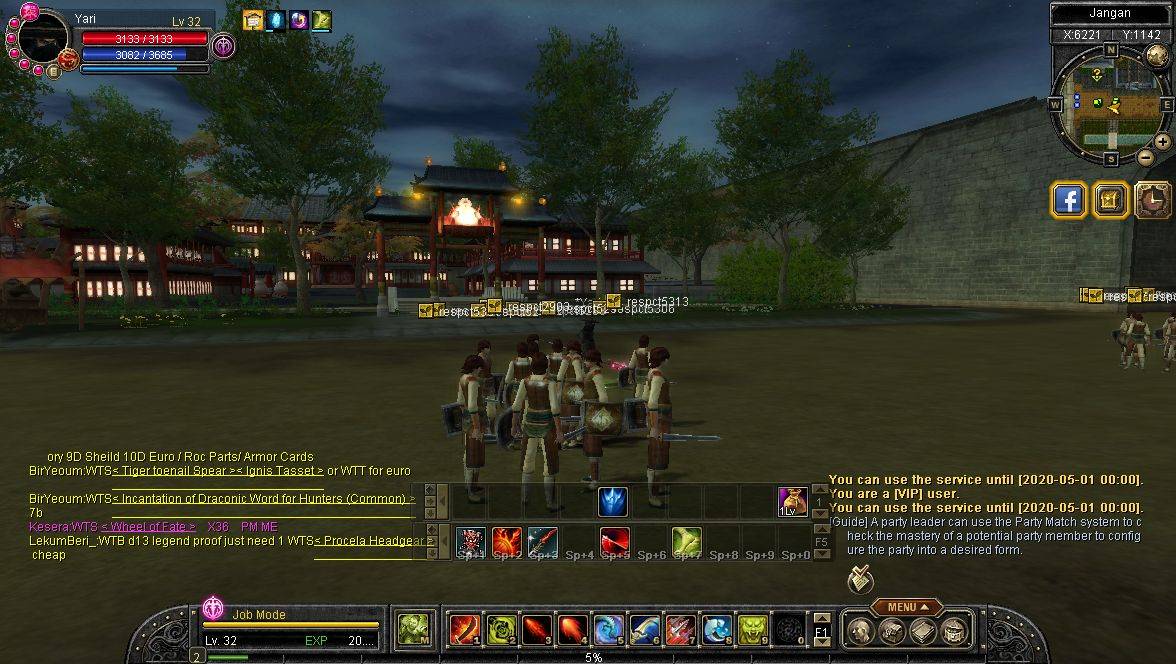
Task: Open the clock icon below the minimap
Action: (x=1153, y=200)
